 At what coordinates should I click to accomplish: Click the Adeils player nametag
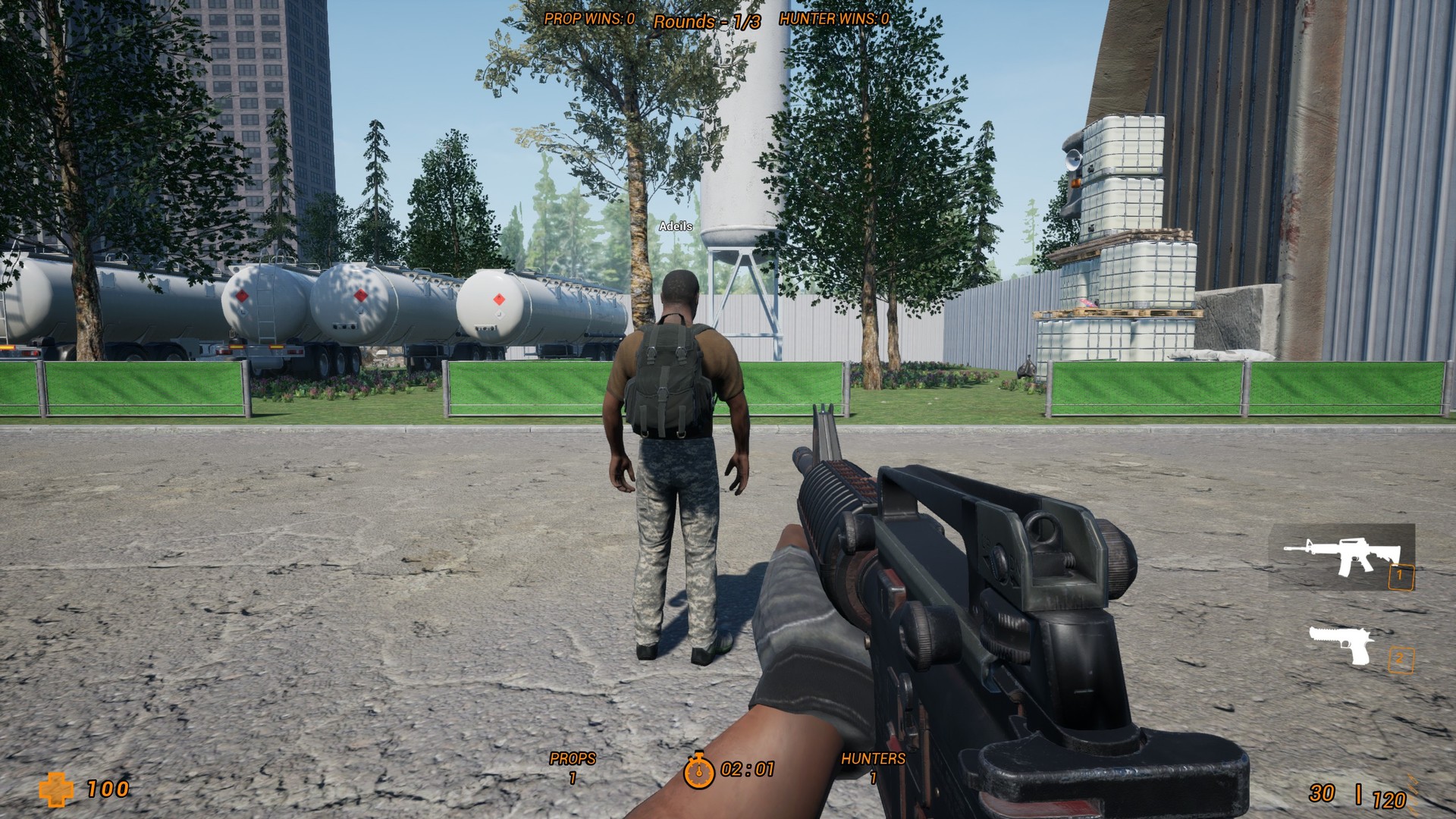[x=675, y=226]
